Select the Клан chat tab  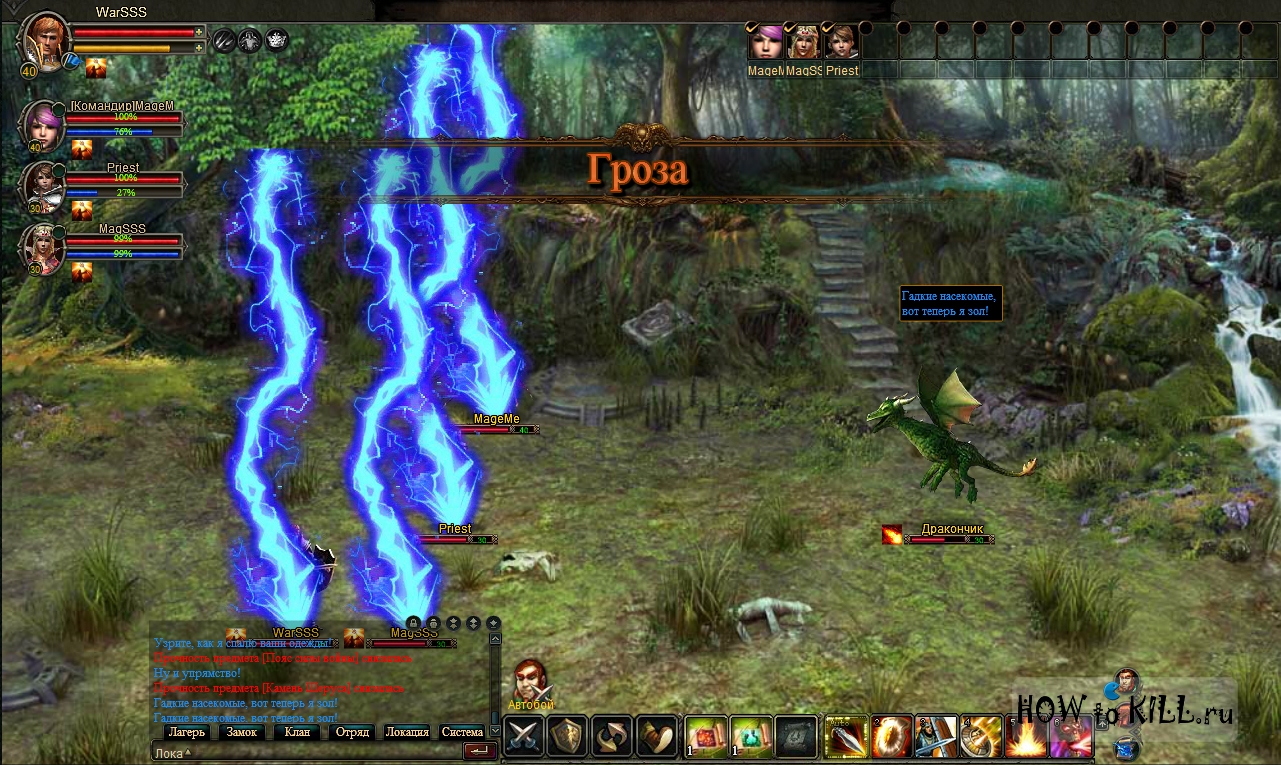[x=297, y=732]
